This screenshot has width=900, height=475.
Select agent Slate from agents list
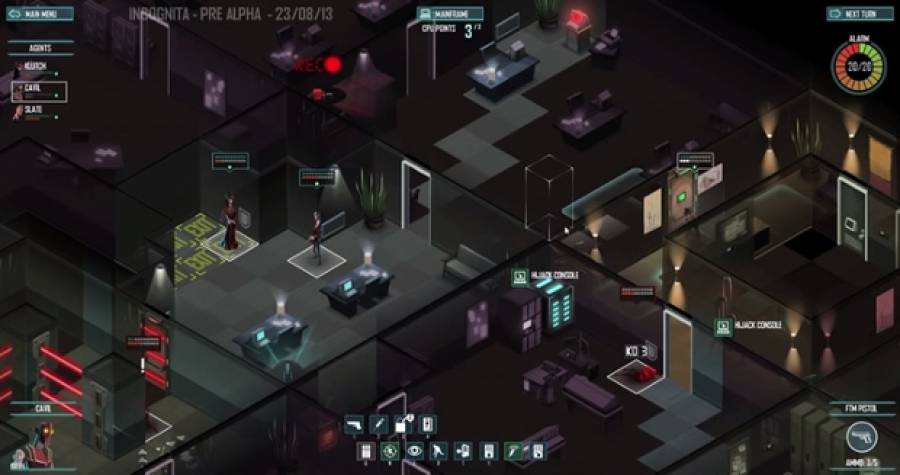pos(37,111)
